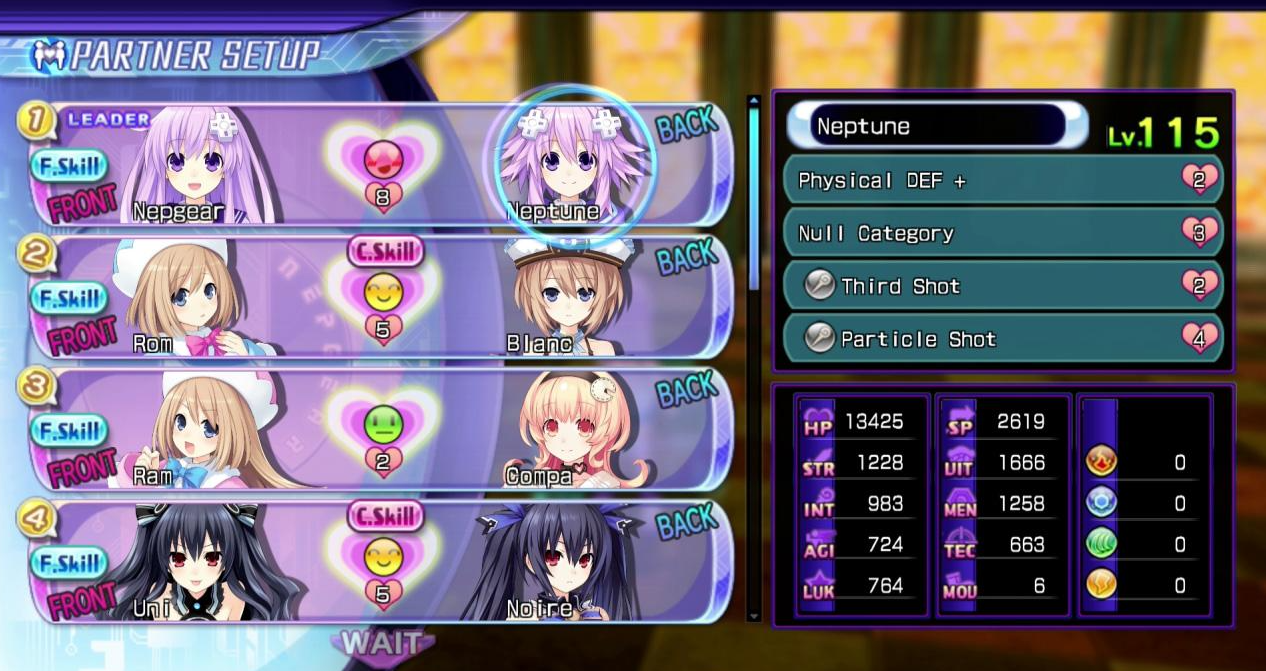Select Rom in the front slot

click(180, 297)
